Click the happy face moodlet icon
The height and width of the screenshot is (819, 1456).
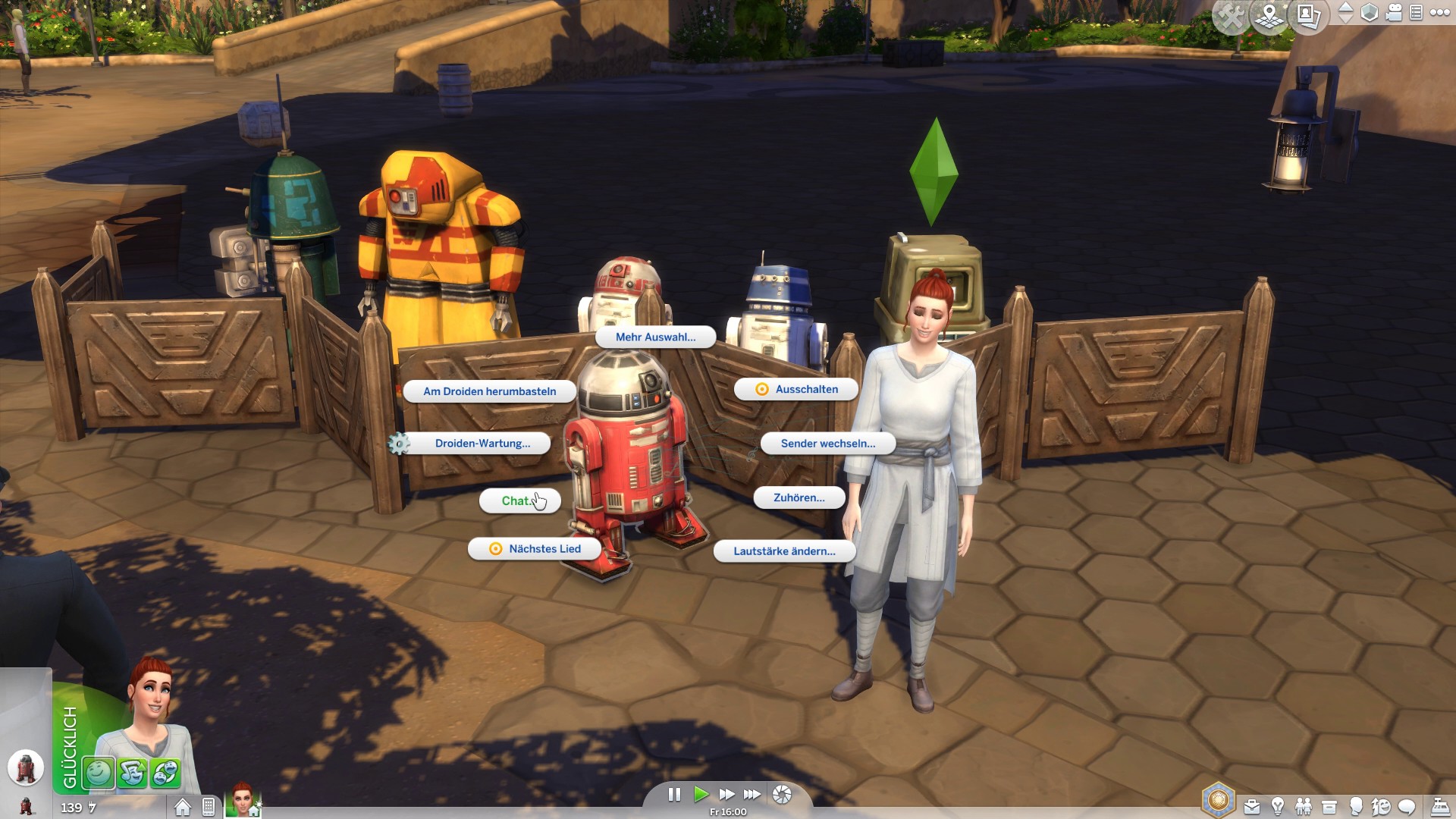tap(99, 773)
